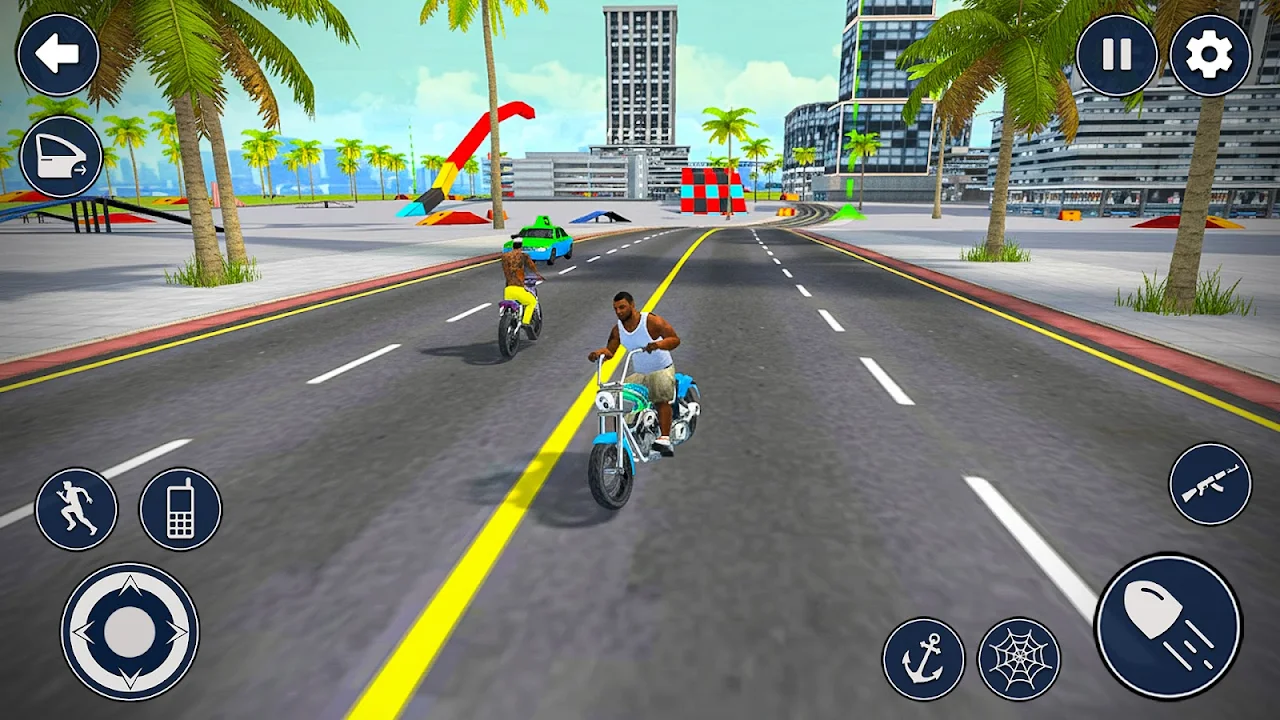Open the gear settings menu

click(x=1210, y=55)
